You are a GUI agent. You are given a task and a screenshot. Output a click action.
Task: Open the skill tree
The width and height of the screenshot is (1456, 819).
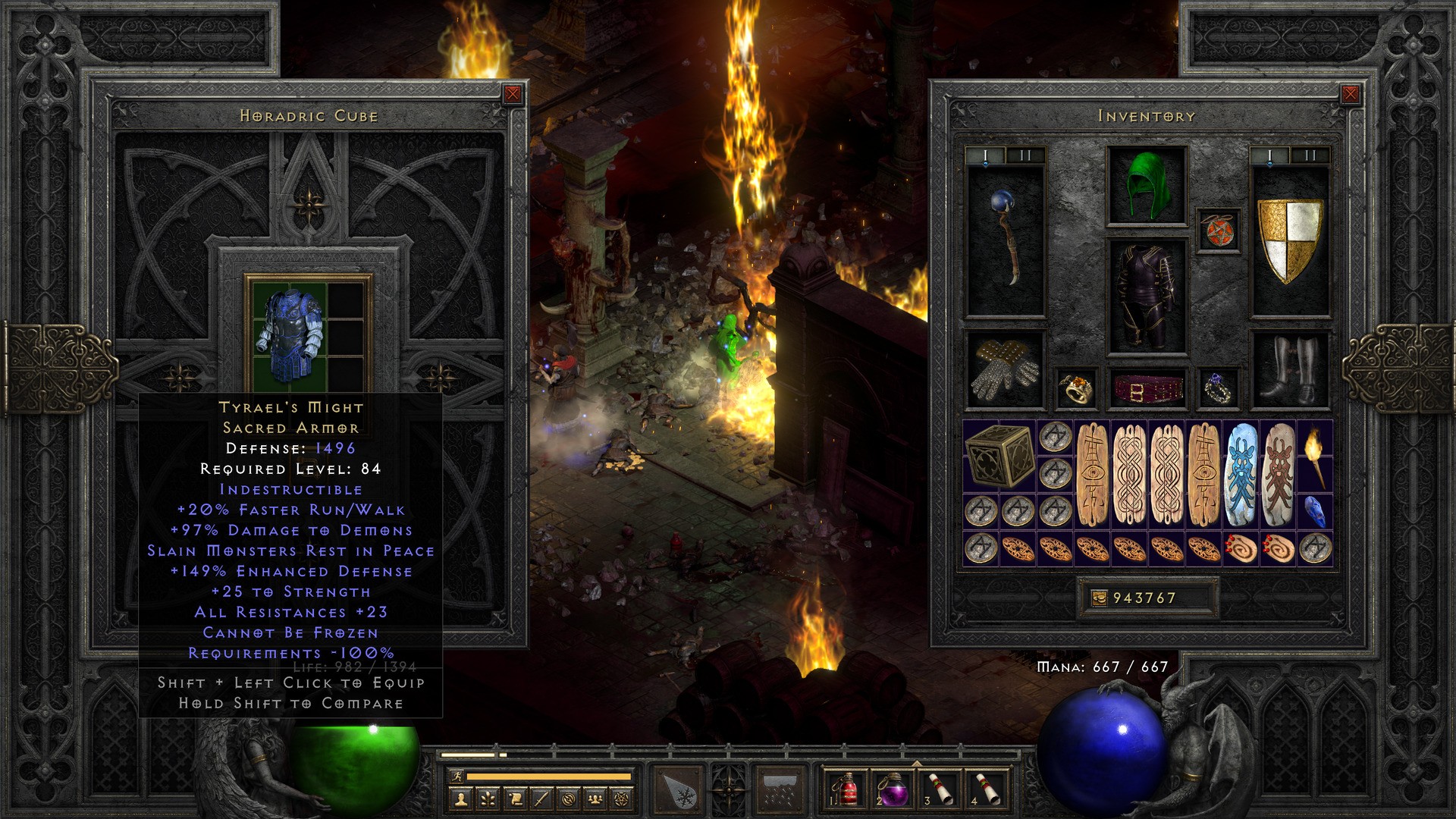click(x=488, y=798)
